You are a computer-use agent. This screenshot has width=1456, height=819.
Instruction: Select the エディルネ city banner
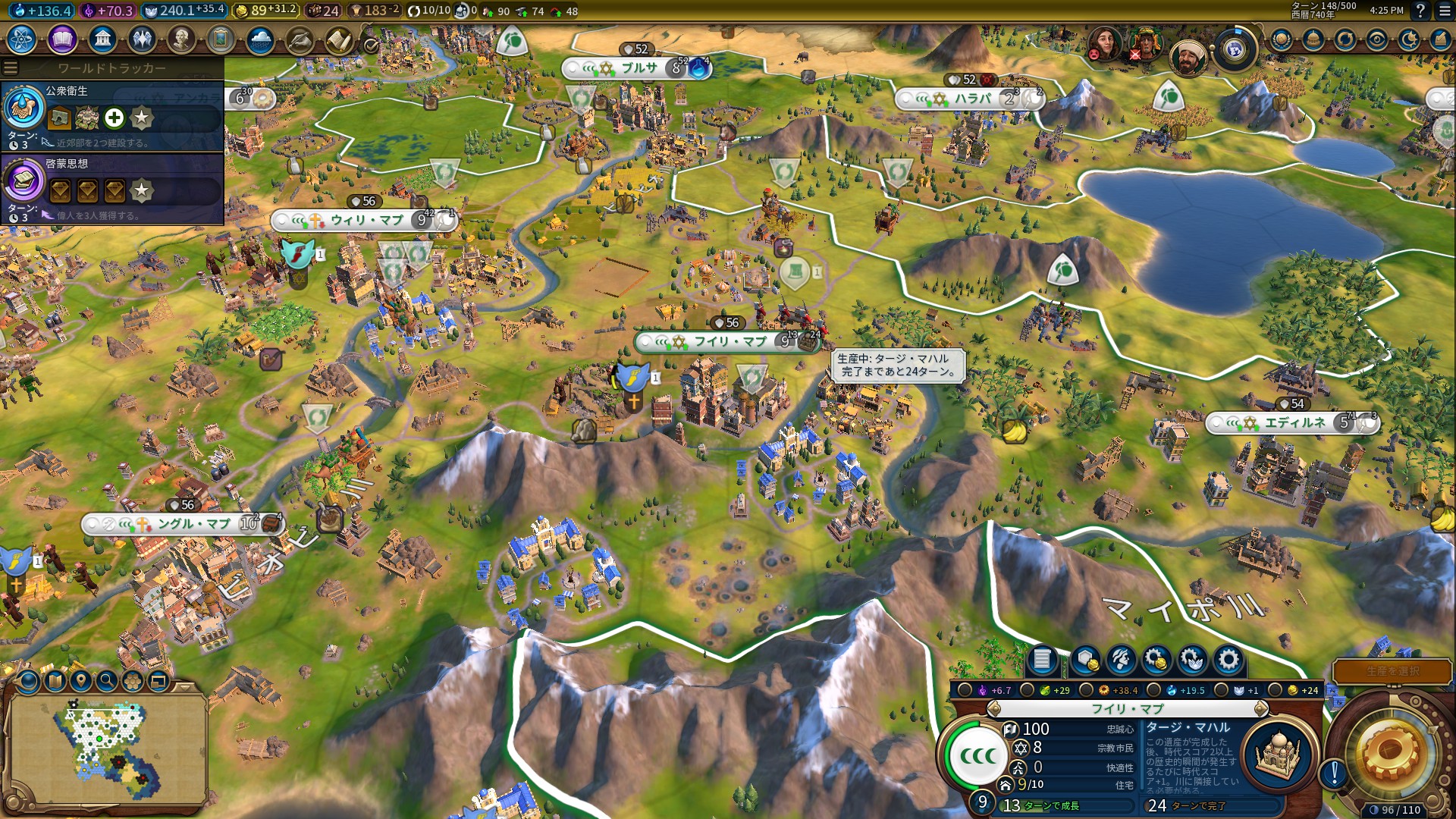click(1294, 422)
